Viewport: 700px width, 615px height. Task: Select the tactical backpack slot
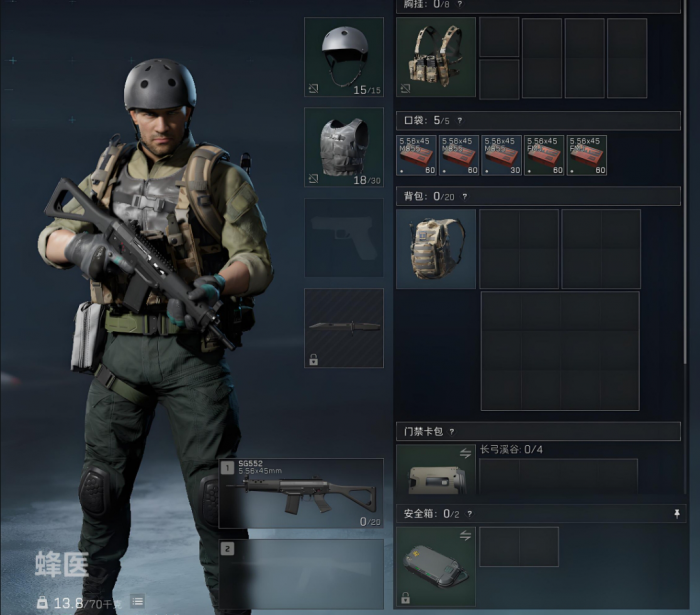click(436, 249)
